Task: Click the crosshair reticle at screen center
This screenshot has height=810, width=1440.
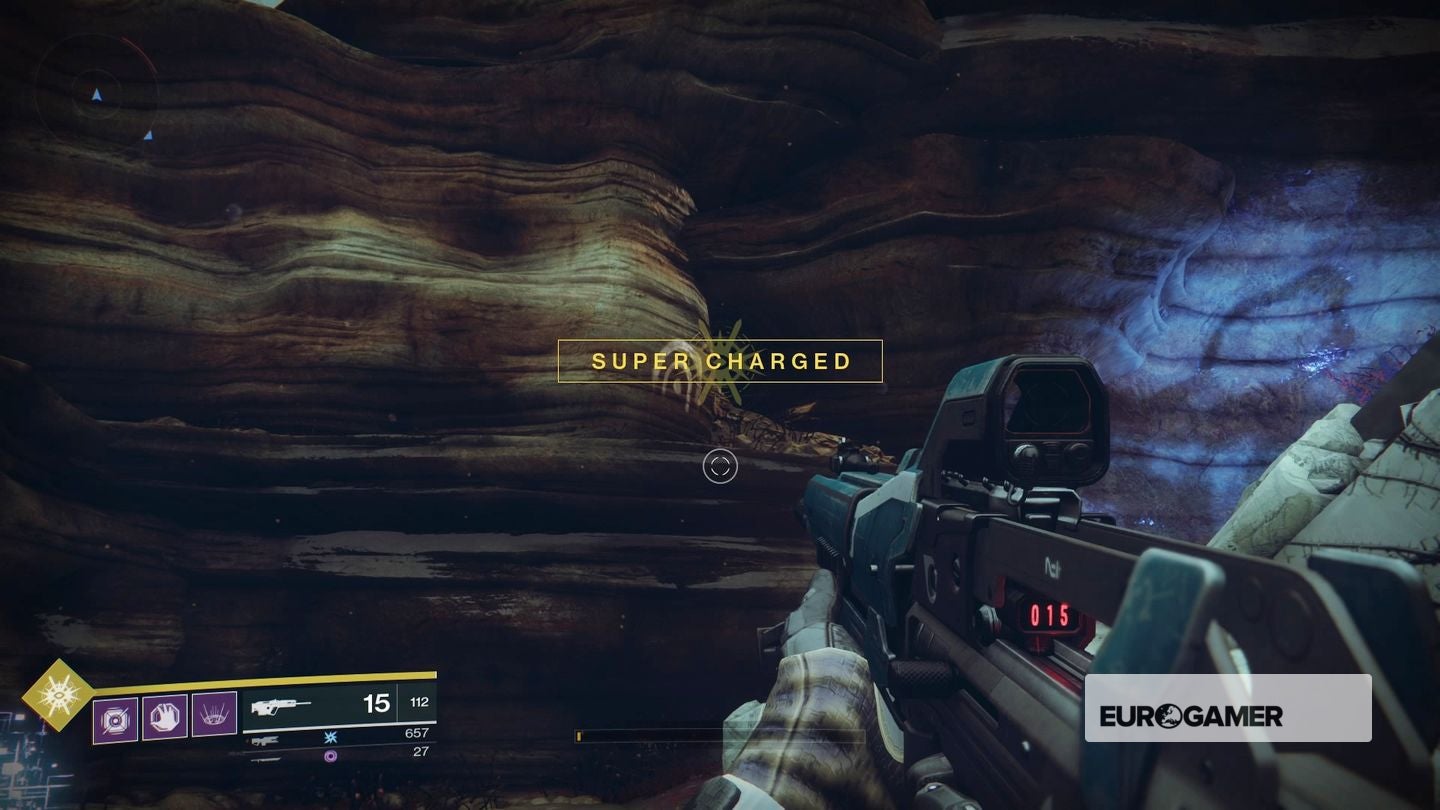Action: point(720,466)
